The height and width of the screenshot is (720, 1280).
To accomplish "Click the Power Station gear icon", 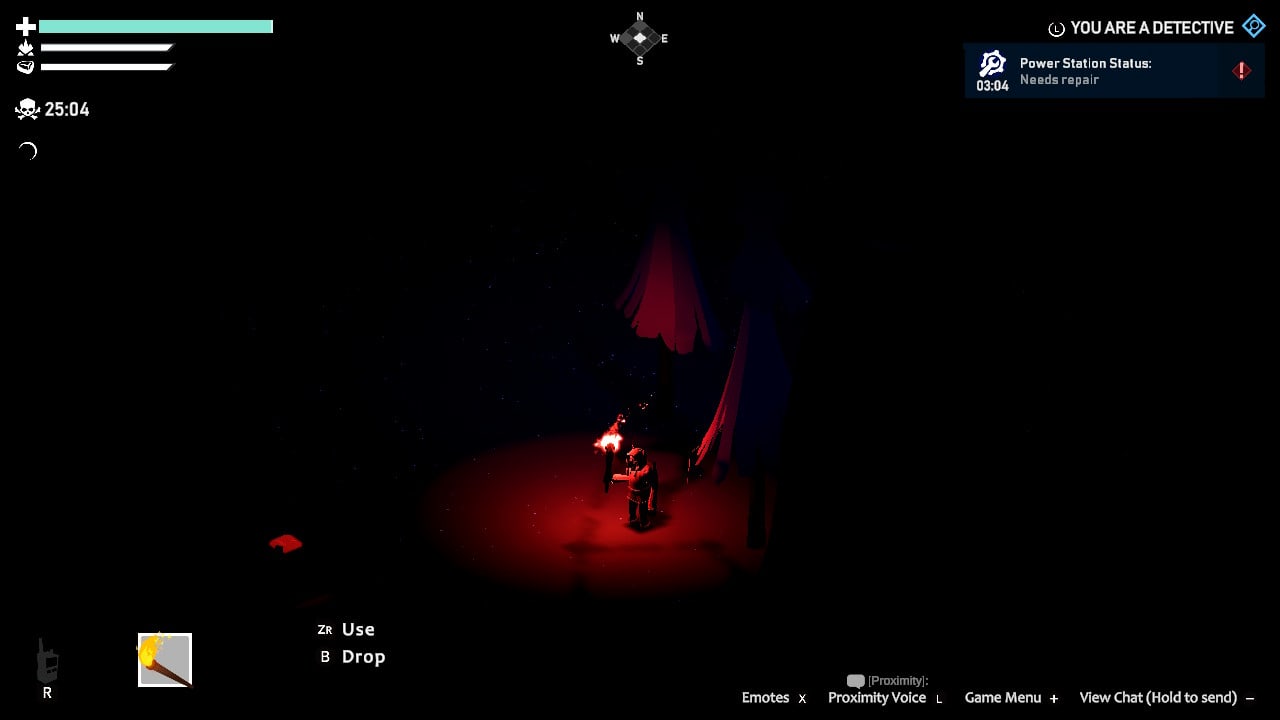I will pyautogui.click(x=991, y=63).
